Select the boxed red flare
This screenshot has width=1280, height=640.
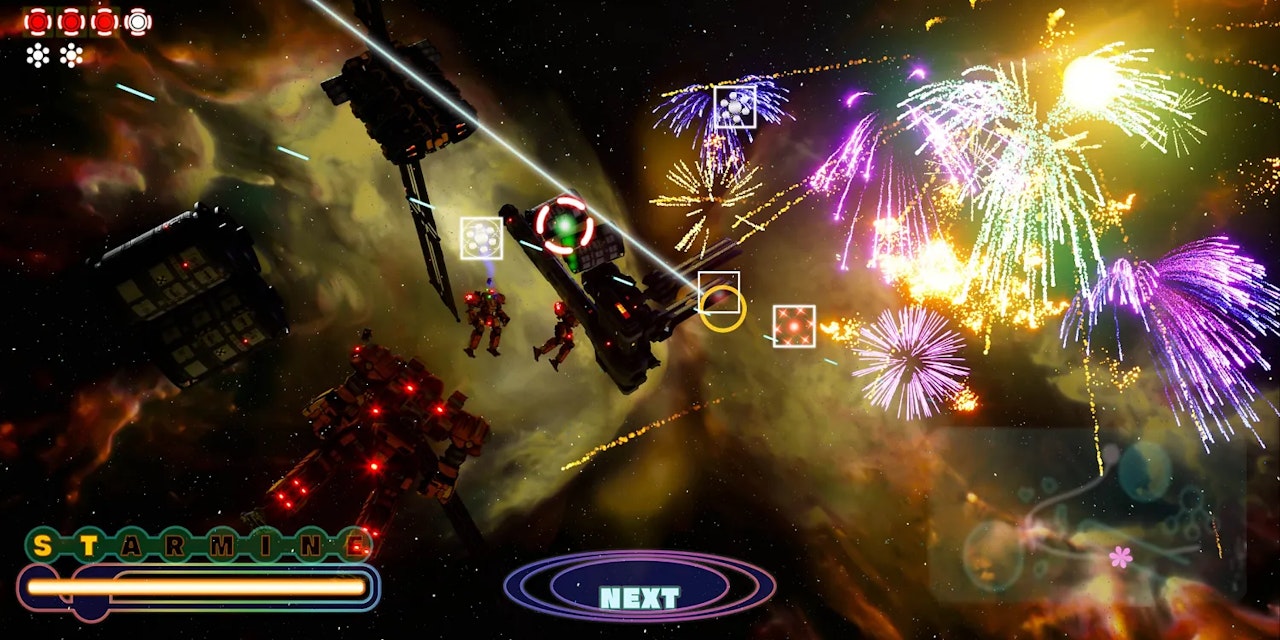point(794,326)
